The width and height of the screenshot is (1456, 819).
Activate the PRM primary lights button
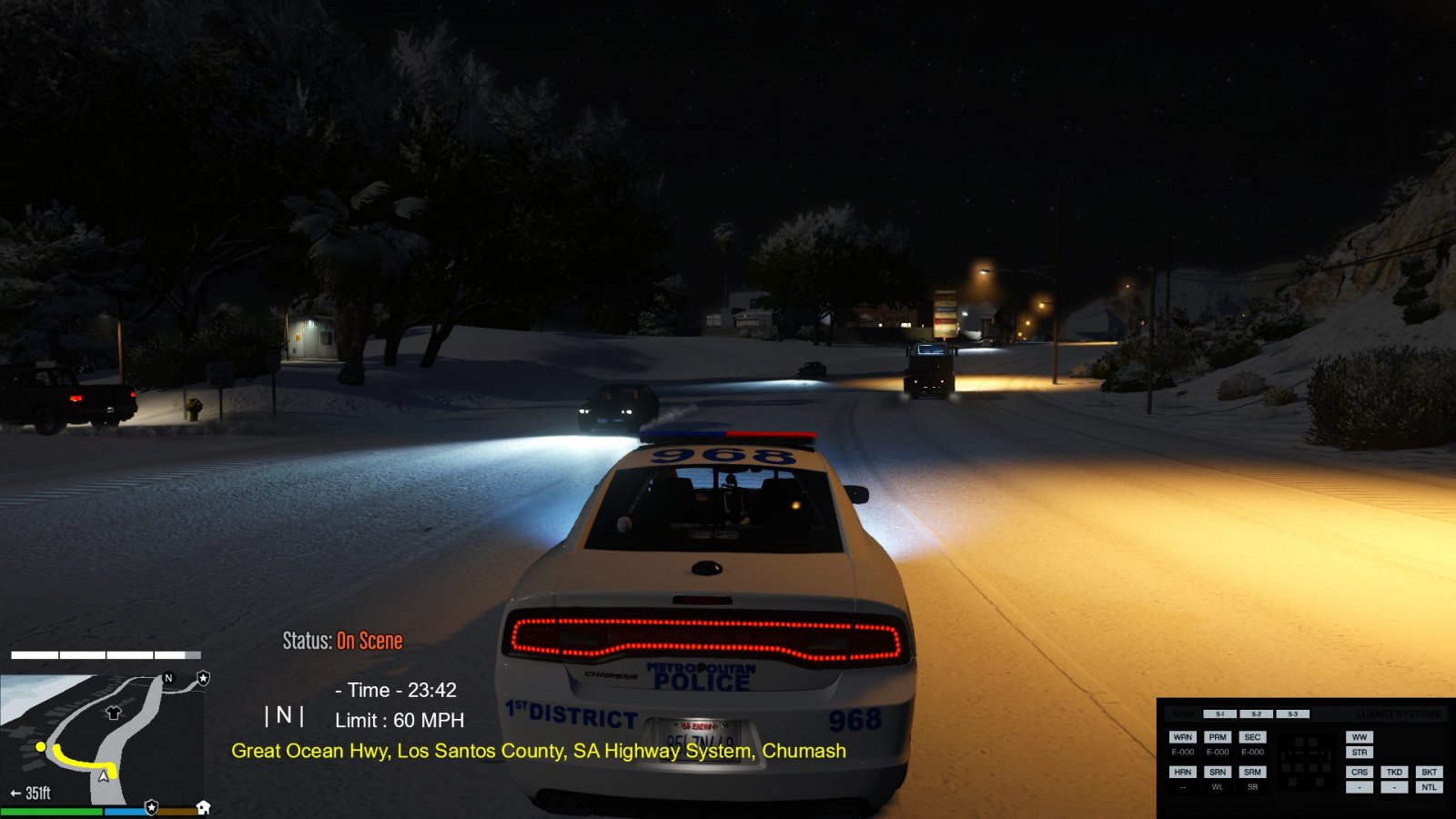click(1218, 737)
